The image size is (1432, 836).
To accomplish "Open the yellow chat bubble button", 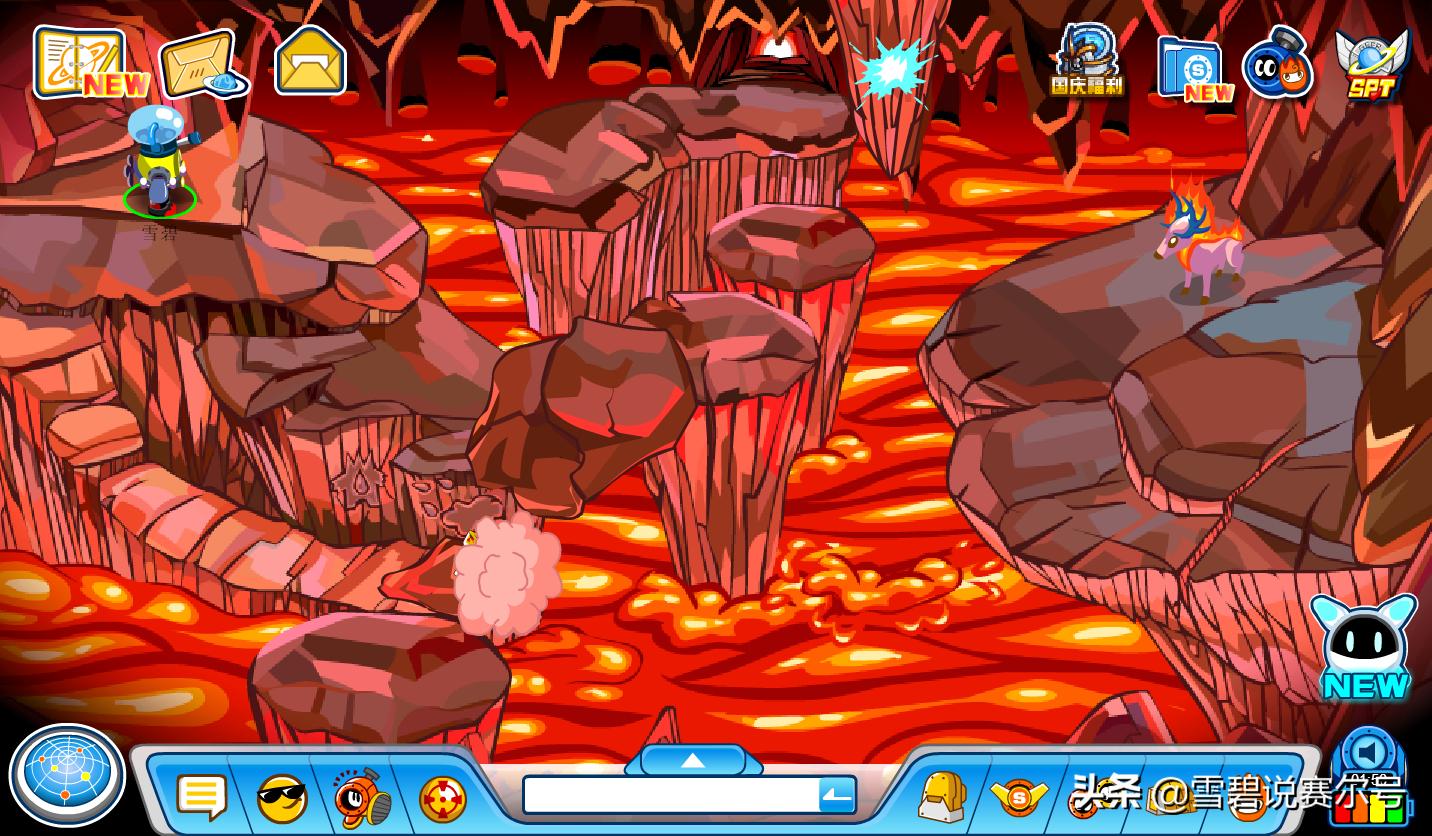I will (x=201, y=797).
